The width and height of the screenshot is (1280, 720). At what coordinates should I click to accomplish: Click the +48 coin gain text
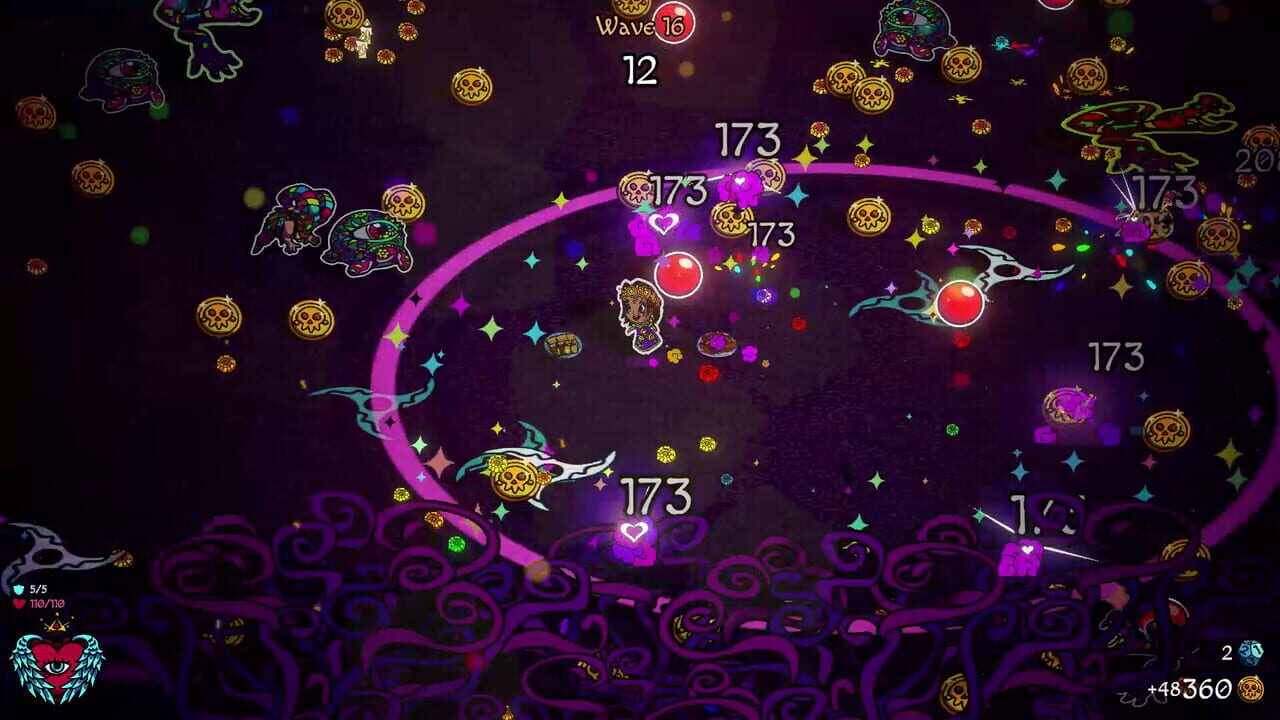coord(1162,689)
